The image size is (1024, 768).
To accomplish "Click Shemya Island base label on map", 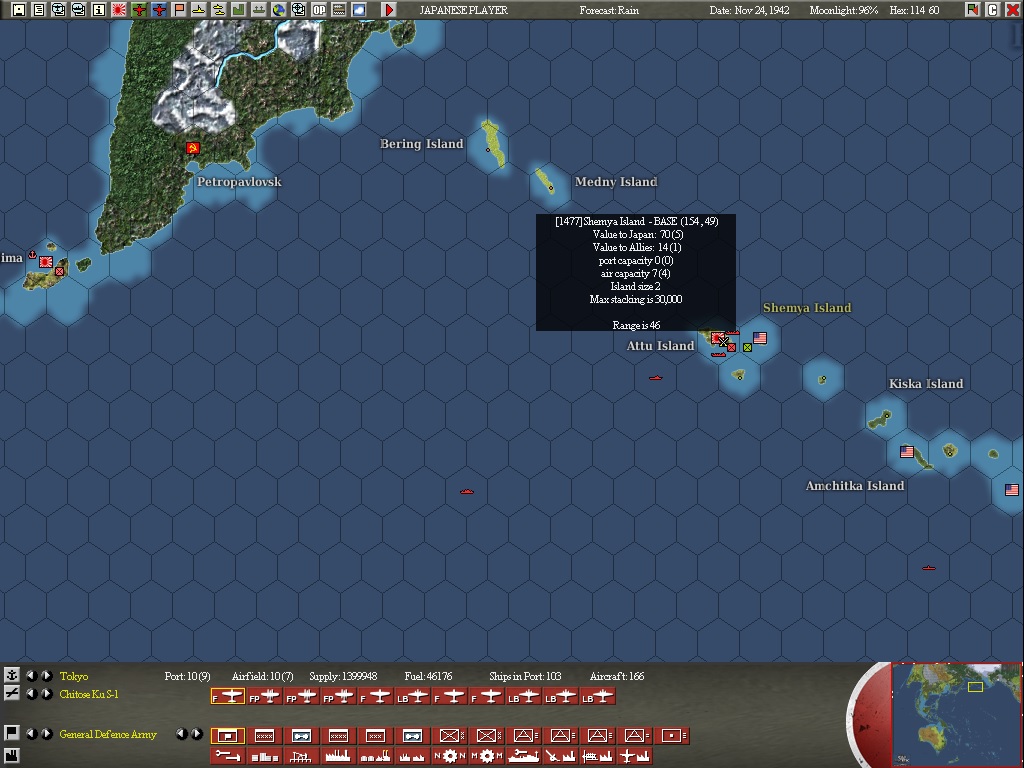I will (x=806, y=308).
